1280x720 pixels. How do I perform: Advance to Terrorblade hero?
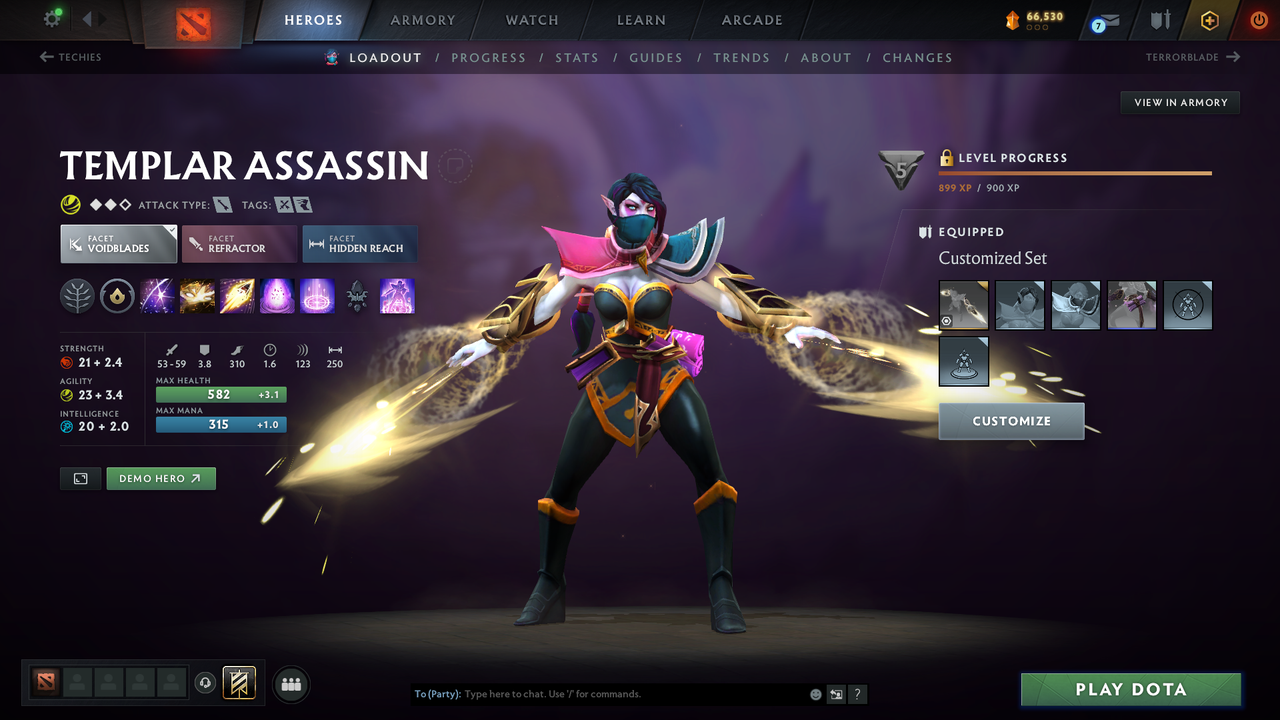[1184, 57]
